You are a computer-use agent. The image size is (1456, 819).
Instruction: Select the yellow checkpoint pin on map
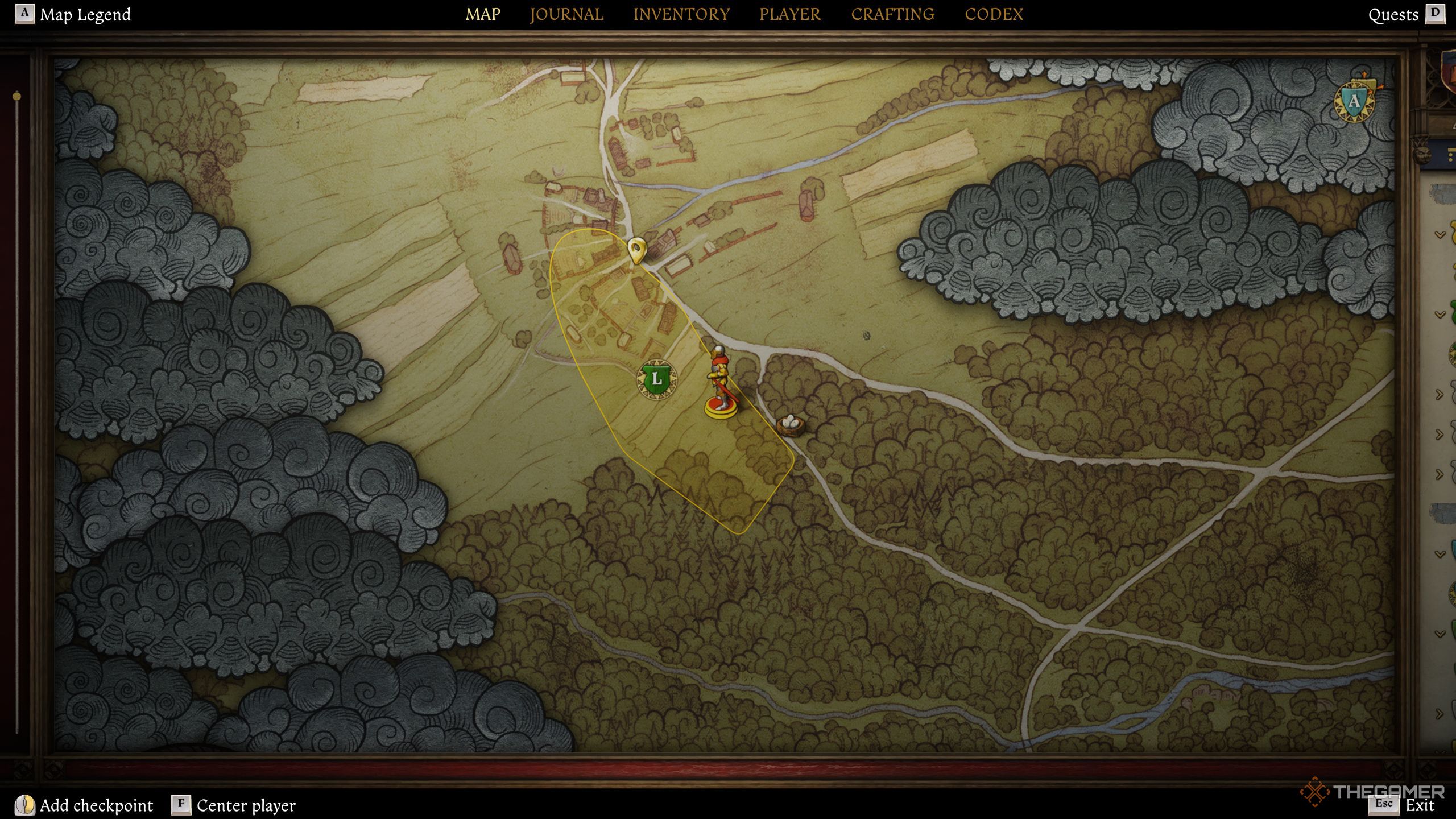point(636,250)
